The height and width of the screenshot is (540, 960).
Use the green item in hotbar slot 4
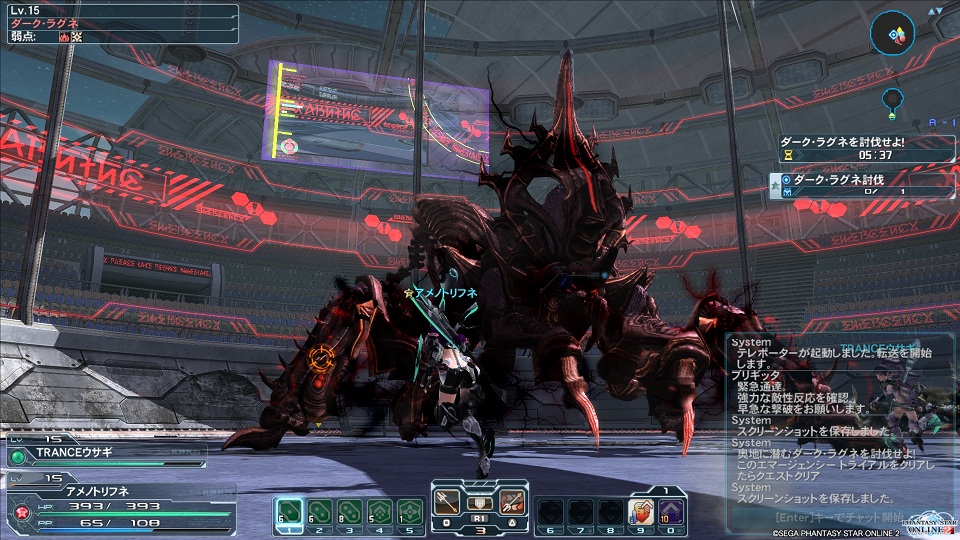pyautogui.click(x=378, y=511)
